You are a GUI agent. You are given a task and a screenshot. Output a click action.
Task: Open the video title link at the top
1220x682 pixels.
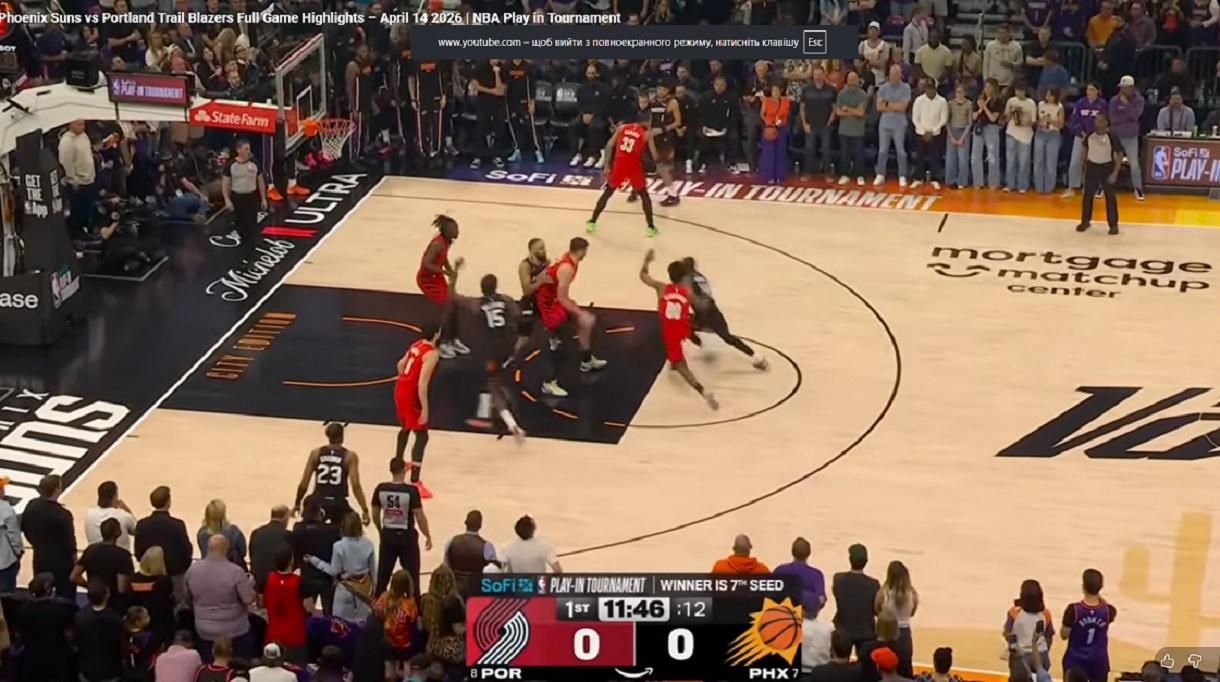310,18
